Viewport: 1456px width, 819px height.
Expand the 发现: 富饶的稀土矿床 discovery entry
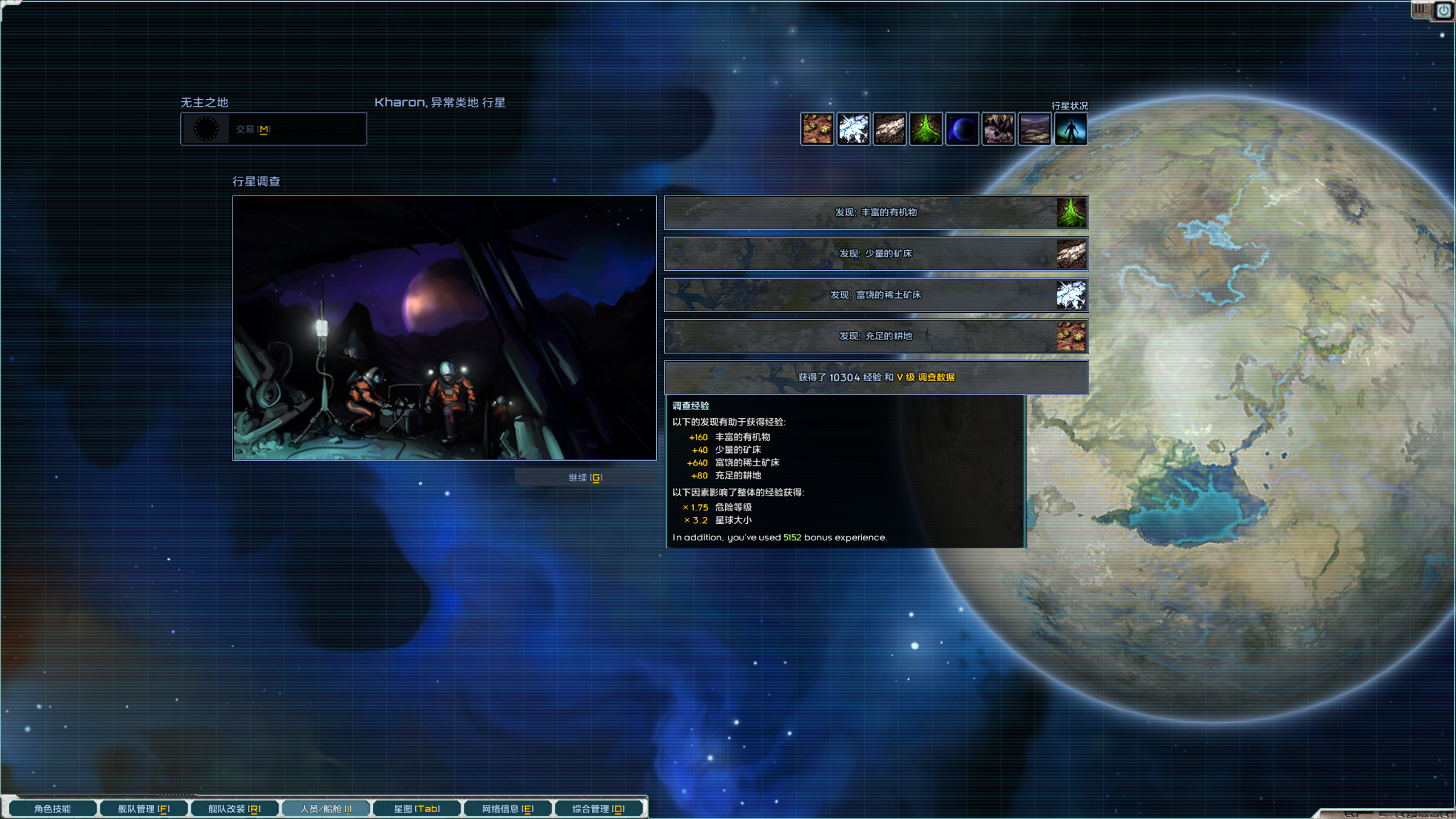876,295
